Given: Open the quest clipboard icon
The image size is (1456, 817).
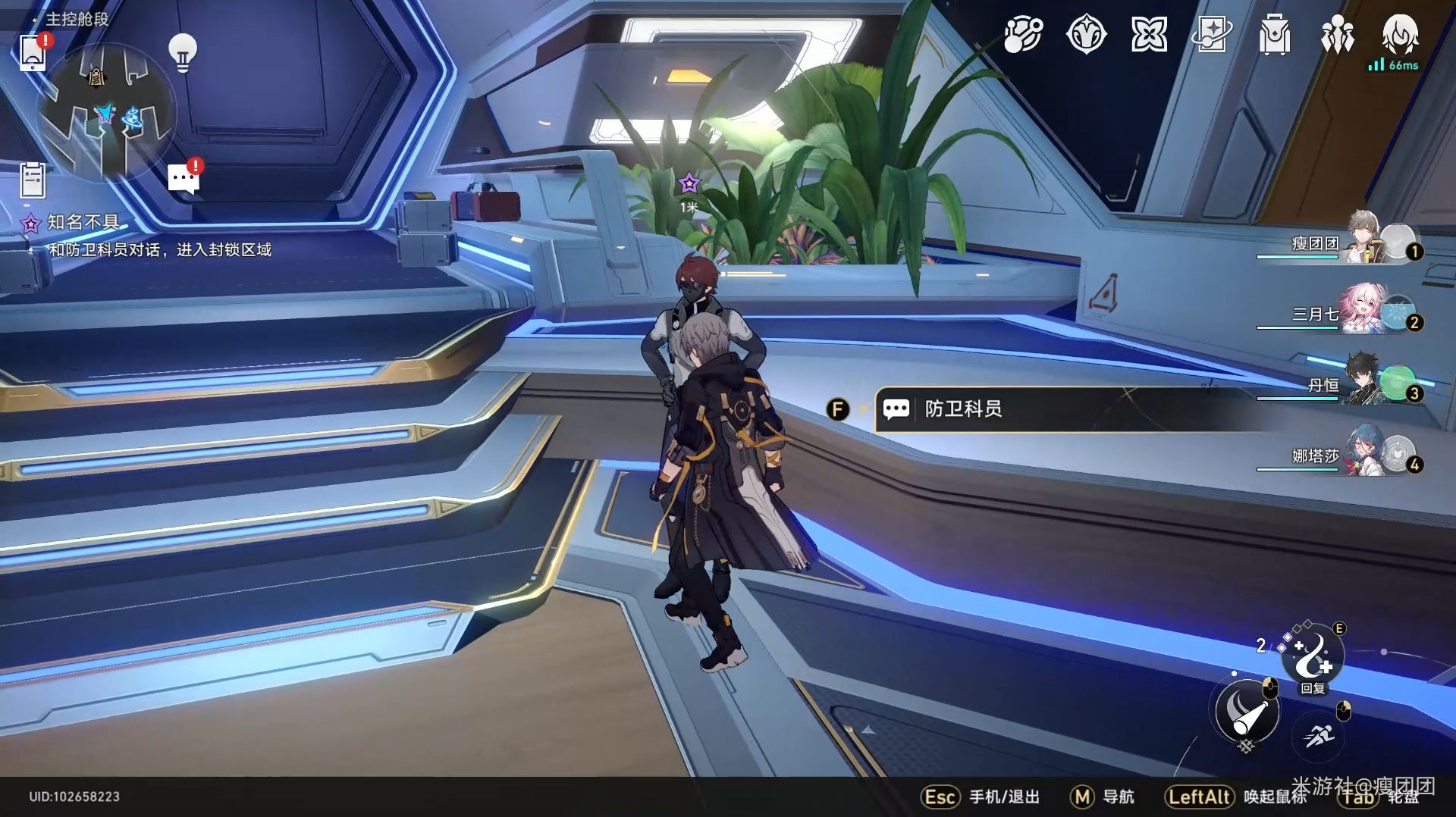Looking at the screenshot, I should click(33, 180).
